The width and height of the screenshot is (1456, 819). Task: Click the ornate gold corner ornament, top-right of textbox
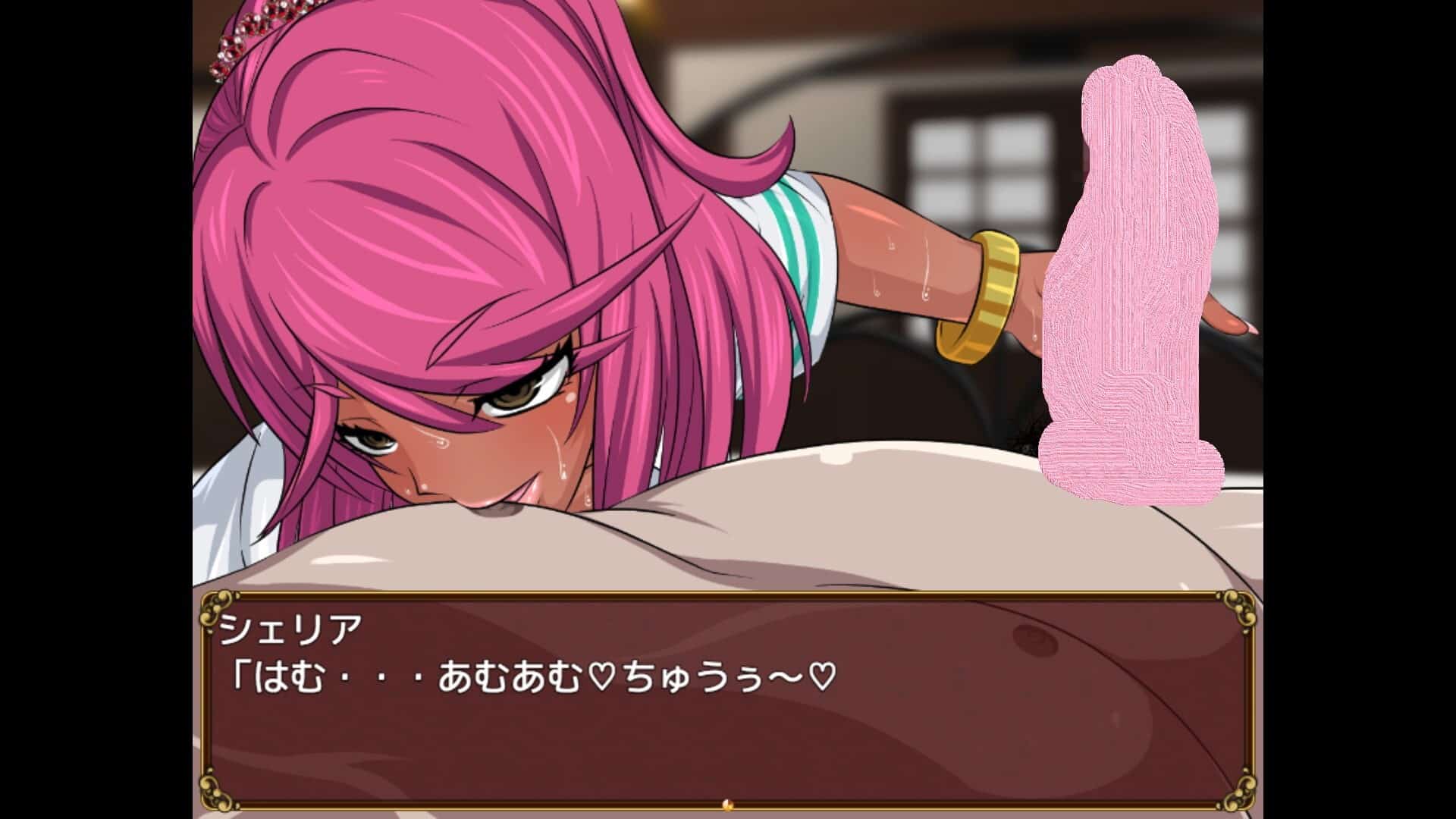1241,609
